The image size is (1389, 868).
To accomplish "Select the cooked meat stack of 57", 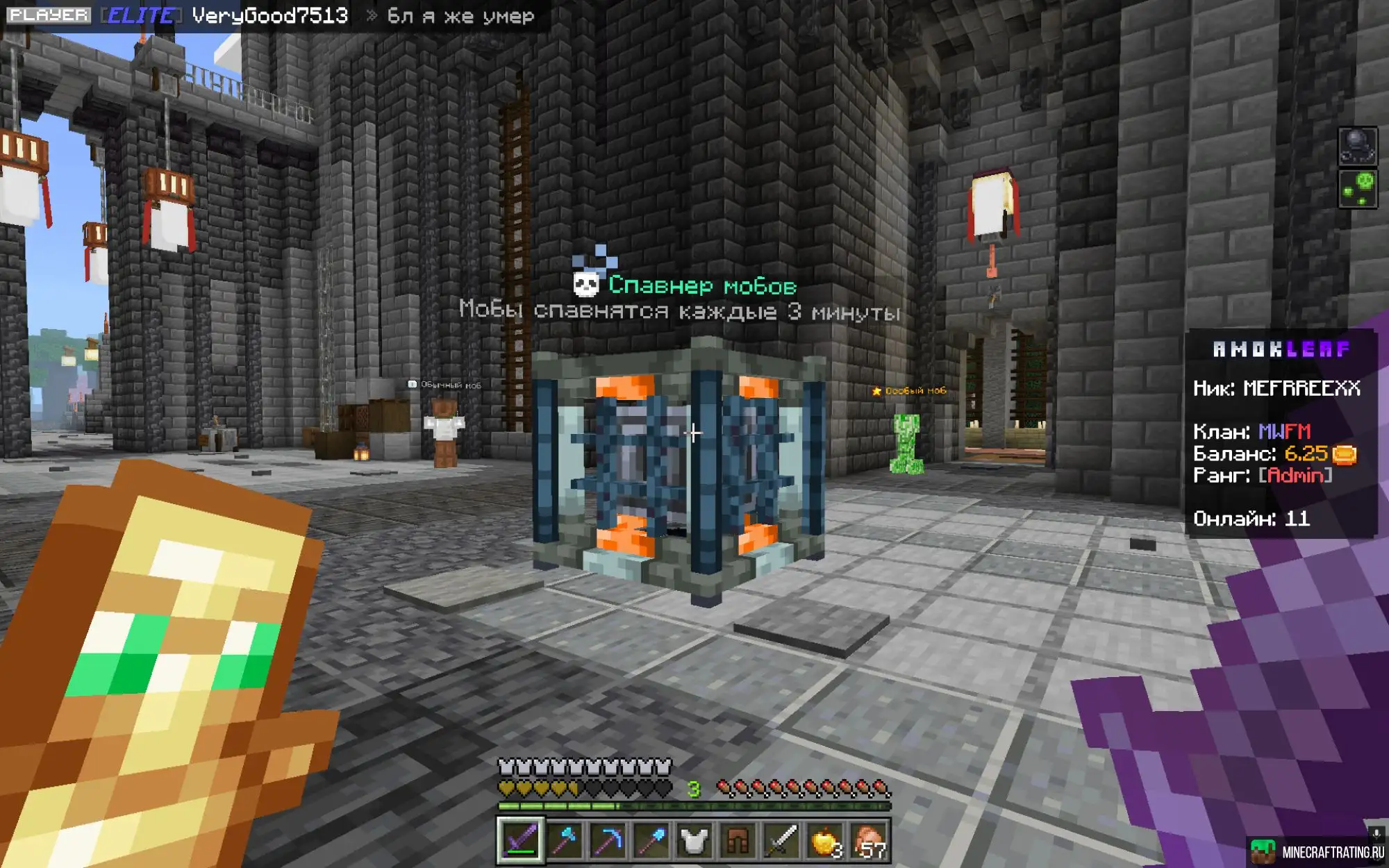I will click(x=868, y=841).
